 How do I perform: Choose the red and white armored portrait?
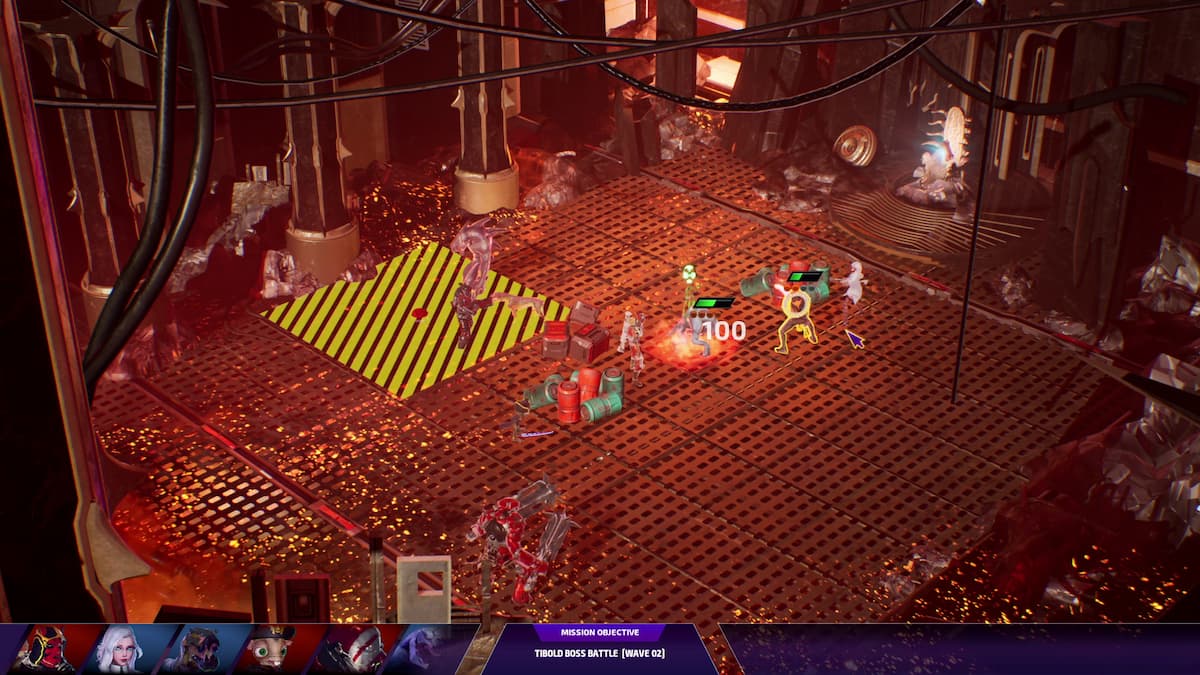pos(345,649)
